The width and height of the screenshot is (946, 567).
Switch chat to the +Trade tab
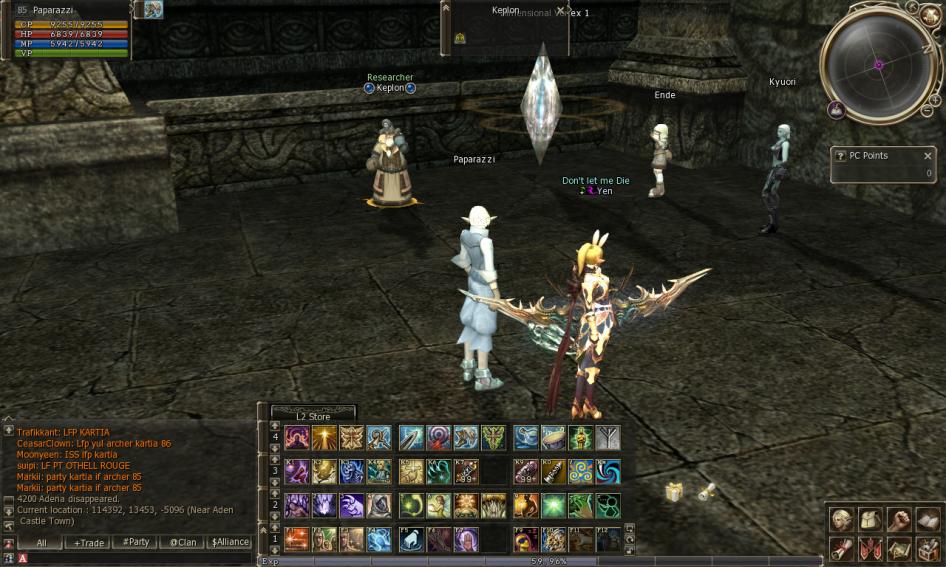tap(87, 542)
